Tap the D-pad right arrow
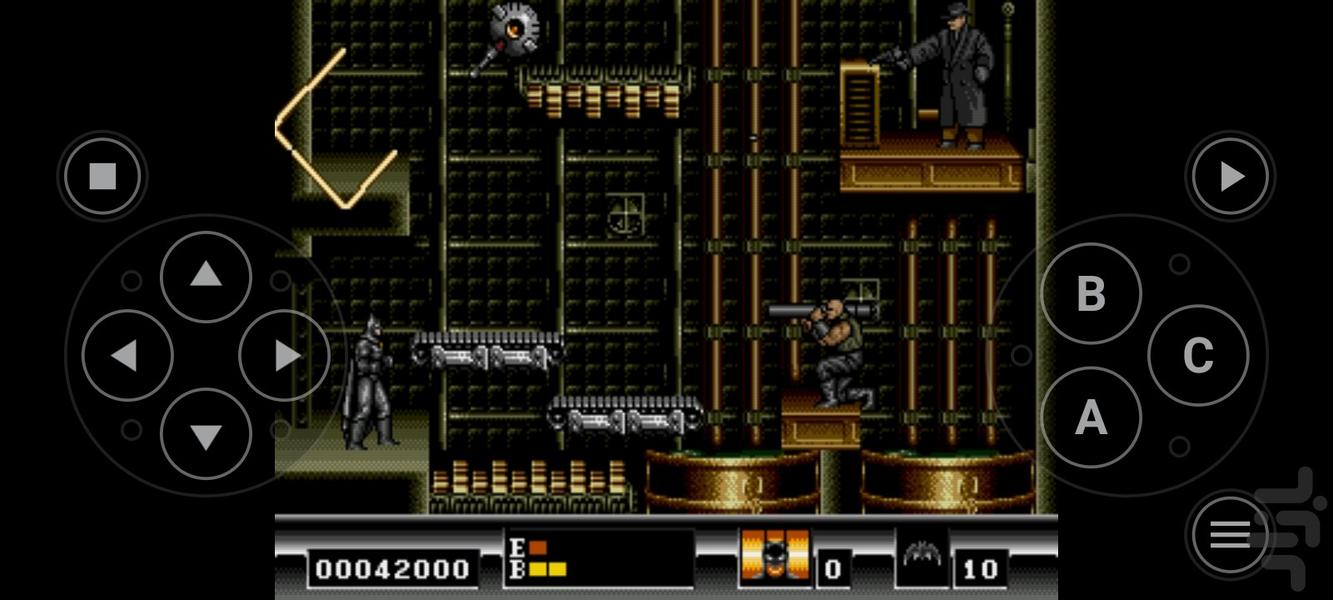Viewport: 1333px width, 600px height. pos(285,355)
